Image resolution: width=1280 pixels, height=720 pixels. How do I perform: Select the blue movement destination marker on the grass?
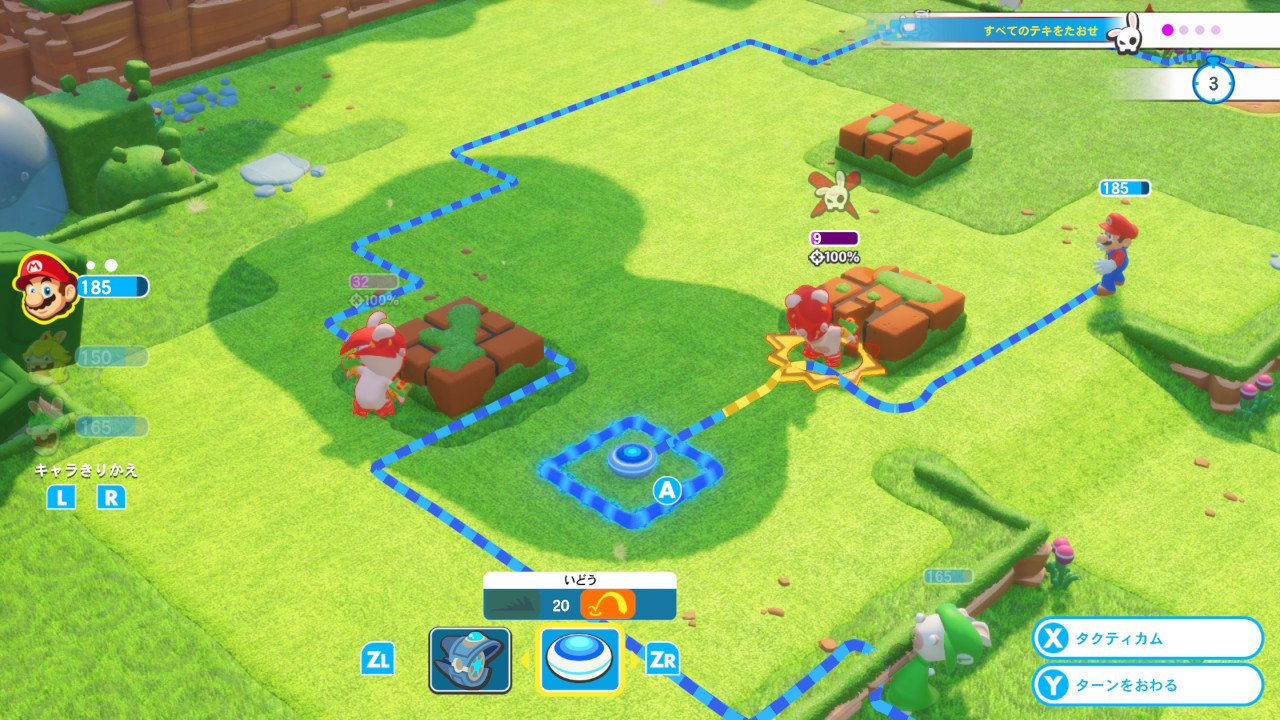click(631, 458)
